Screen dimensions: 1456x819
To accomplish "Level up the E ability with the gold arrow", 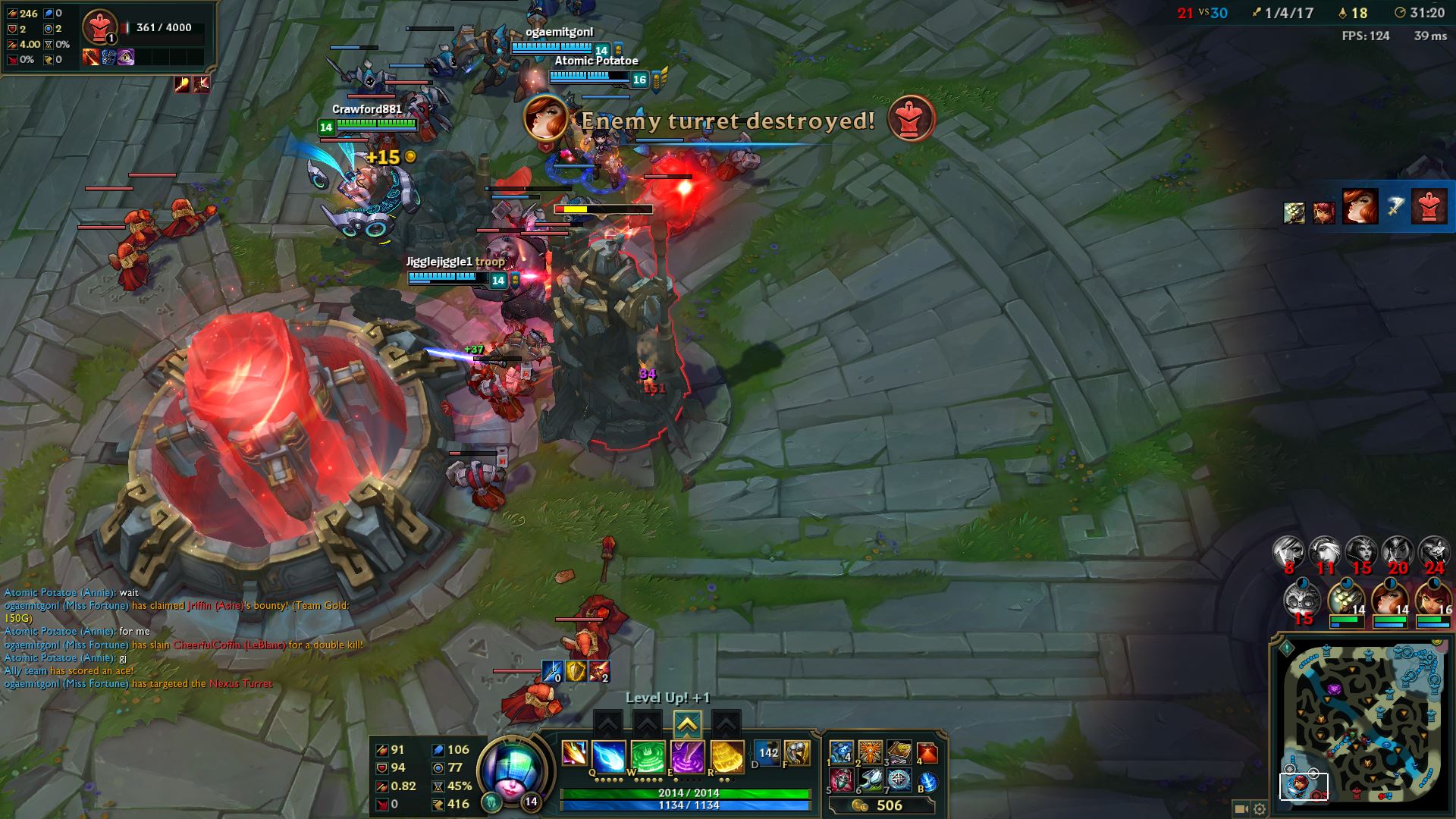I will [x=686, y=725].
